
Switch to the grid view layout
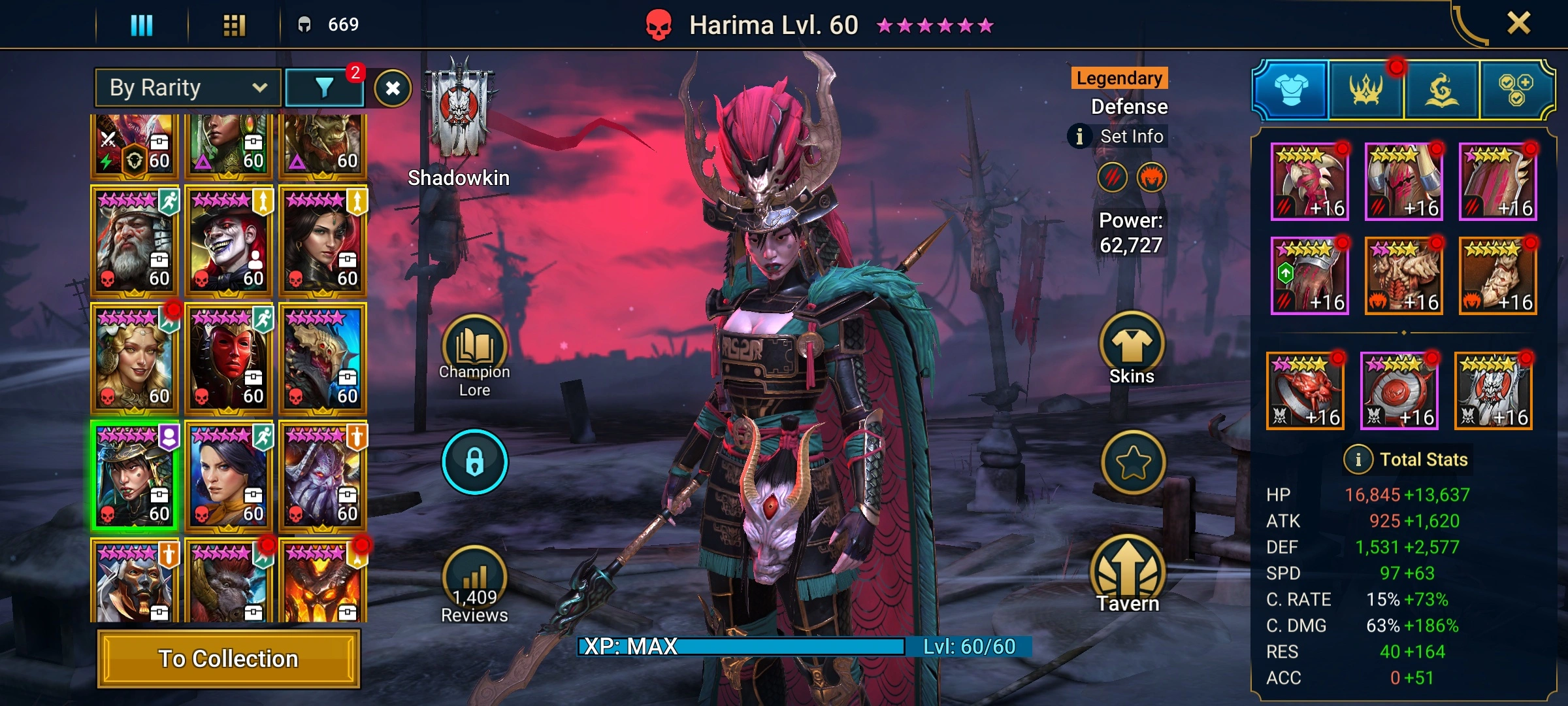[234, 25]
